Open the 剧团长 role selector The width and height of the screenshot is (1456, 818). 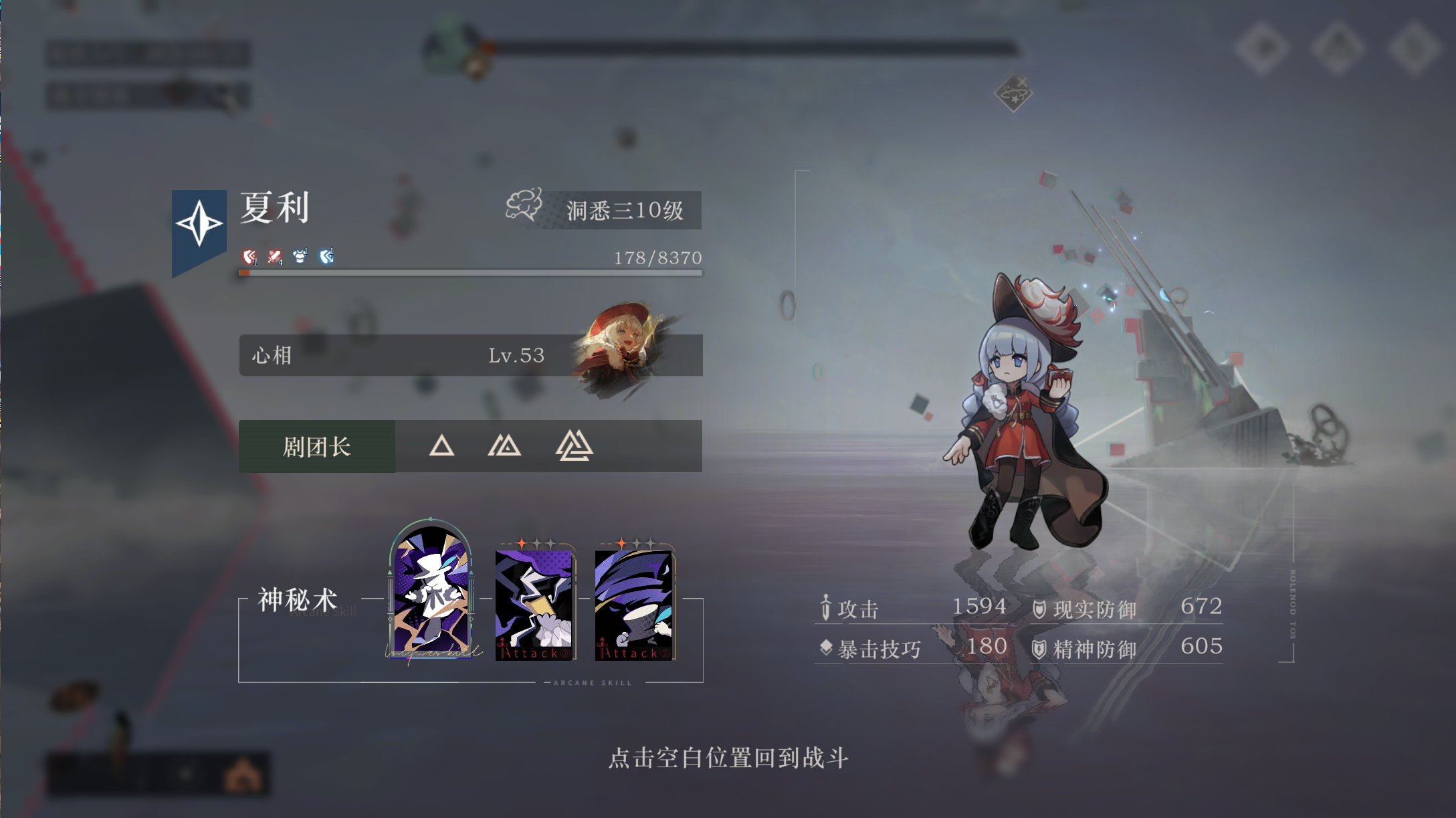316,446
